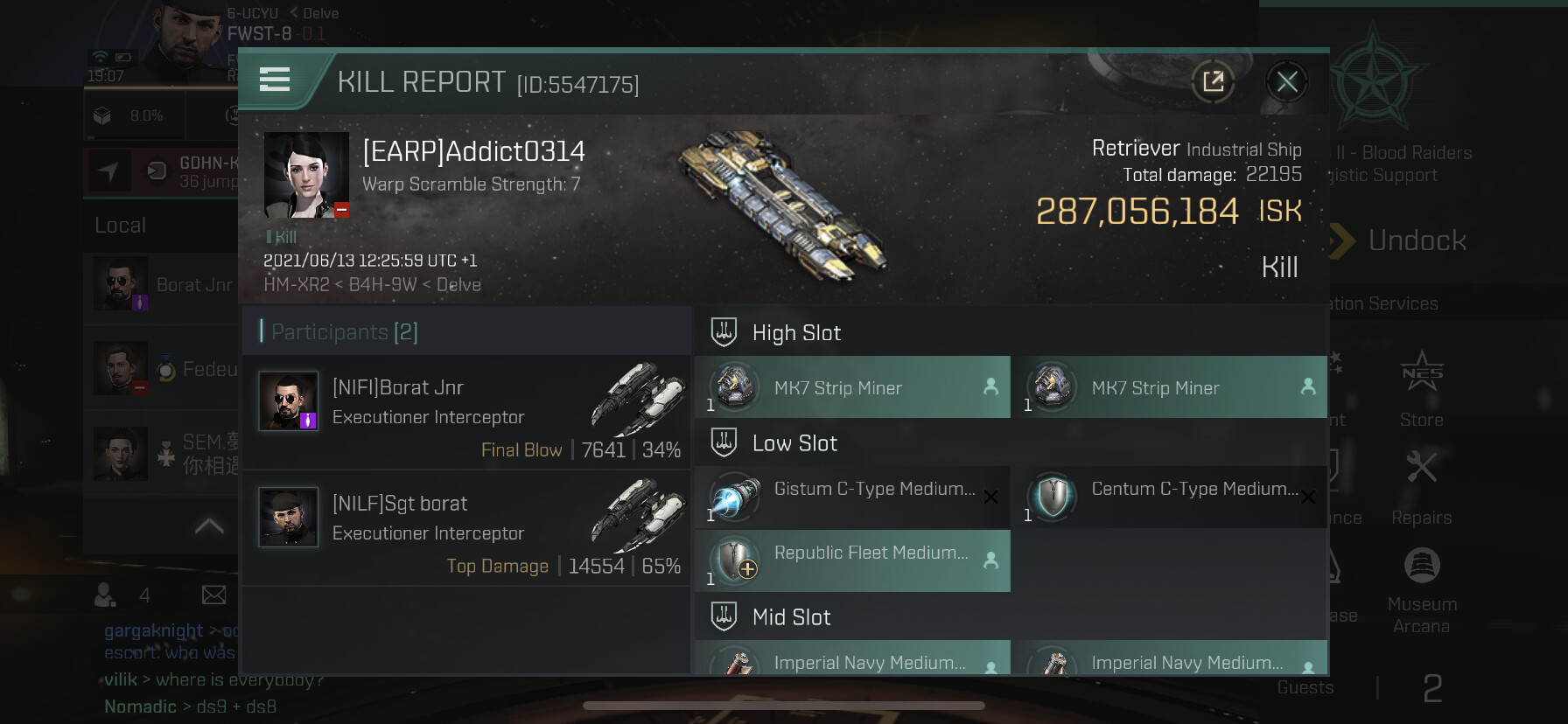Close the Kill Report window
The width and height of the screenshot is (1568, 724).
click(1286, 82)
